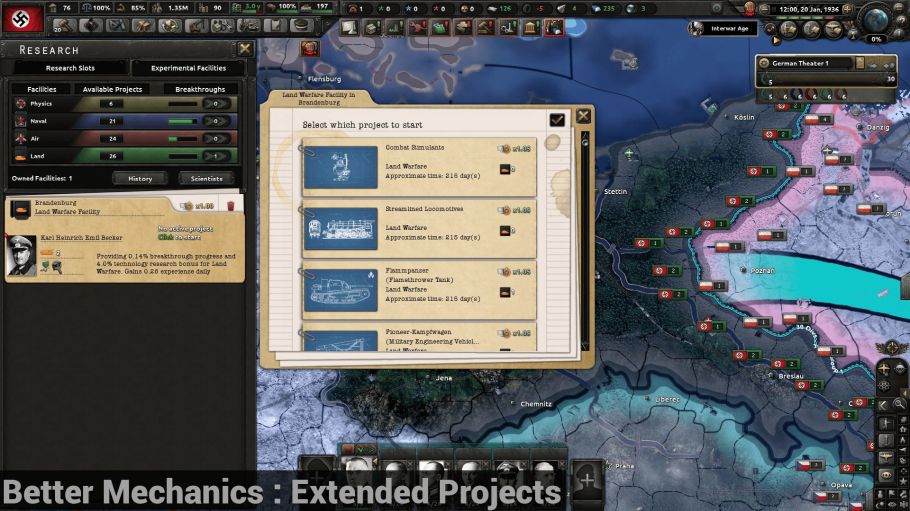Delete the Brandenburg facility with trash icon
Viewport: 910px width, 511px height.
(231, 206)
